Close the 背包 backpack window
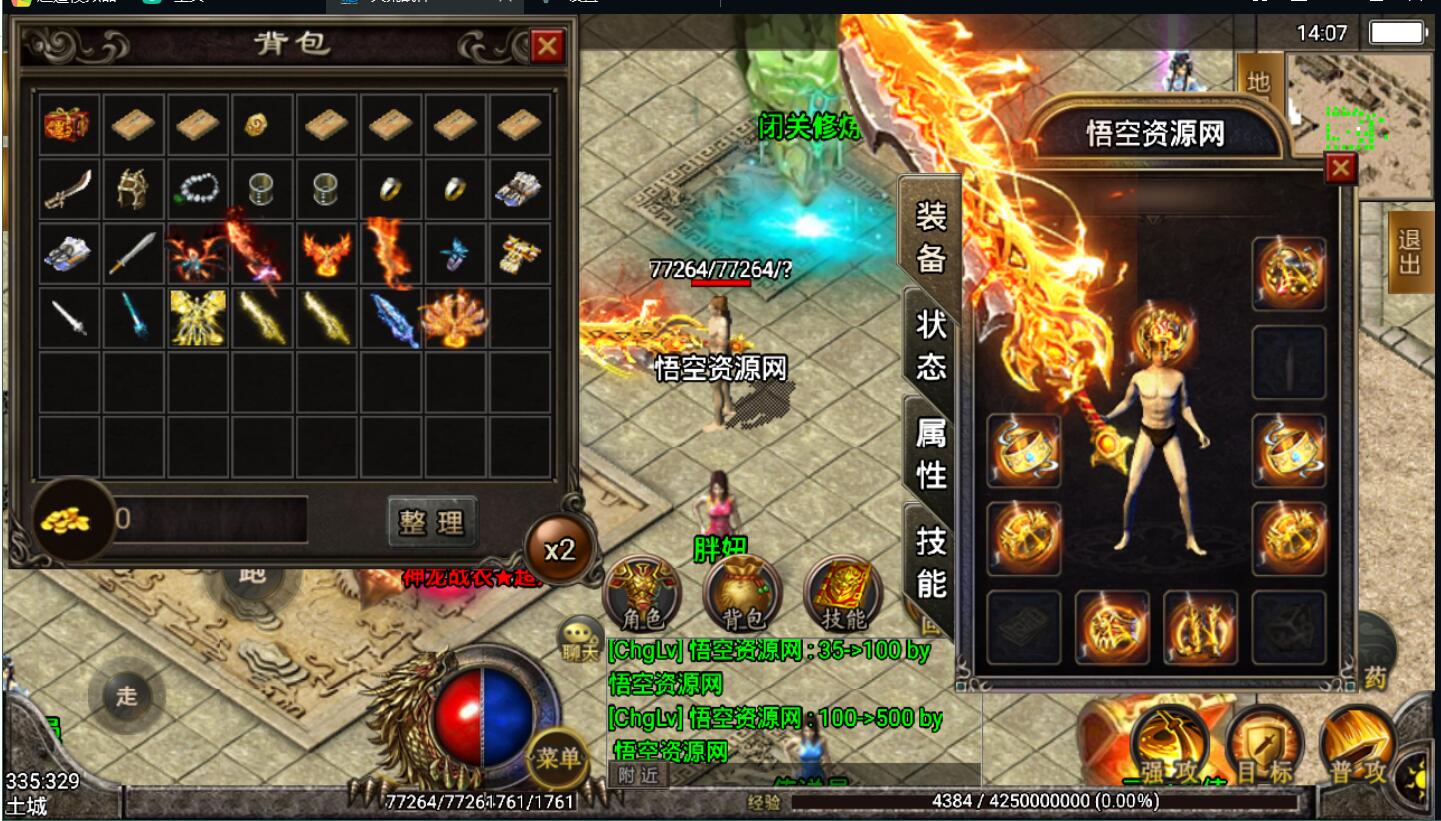The height and width of the screenshot is (821, 1441). (x=547, y=46)
